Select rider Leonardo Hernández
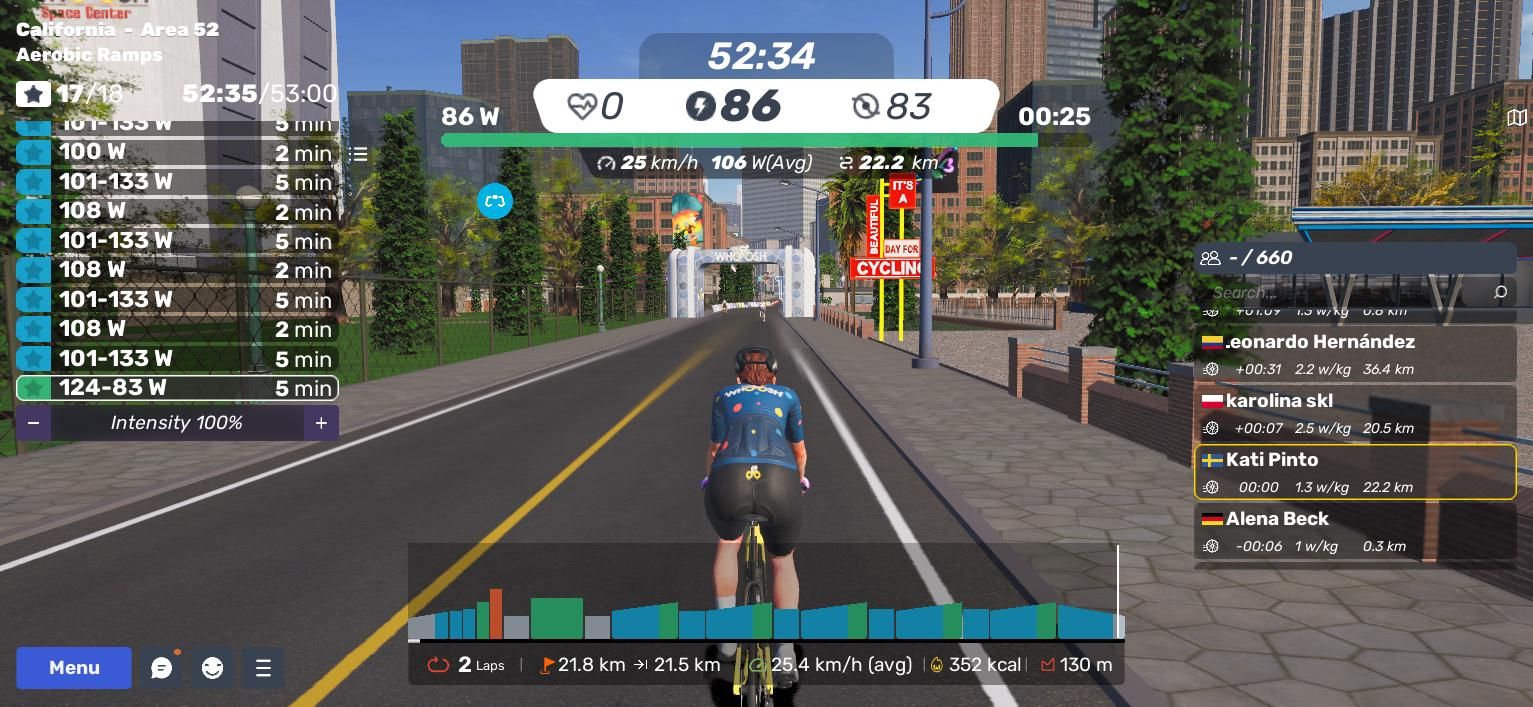This screenshot has width=1533, height=707. [1355, 354]
